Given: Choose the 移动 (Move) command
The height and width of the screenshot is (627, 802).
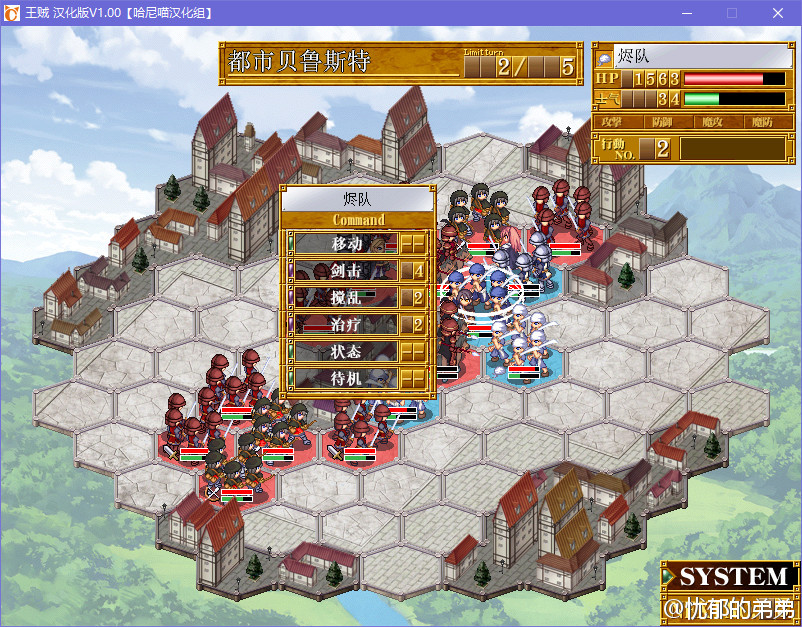Looking at the screenshot, I should (346, 243).
